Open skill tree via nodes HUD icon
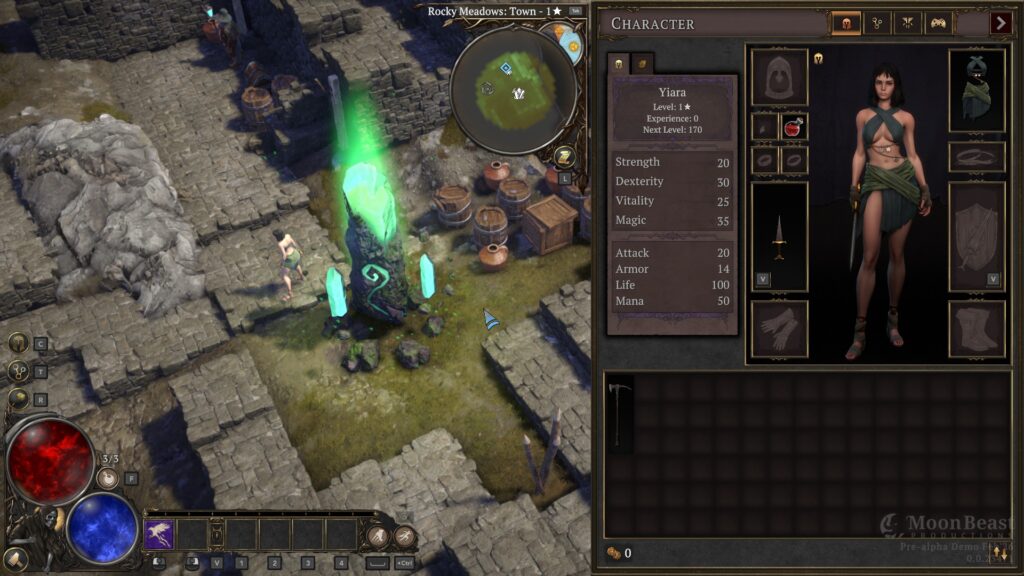The height and width of the screenshot is (576, 1024). point(18,371)
